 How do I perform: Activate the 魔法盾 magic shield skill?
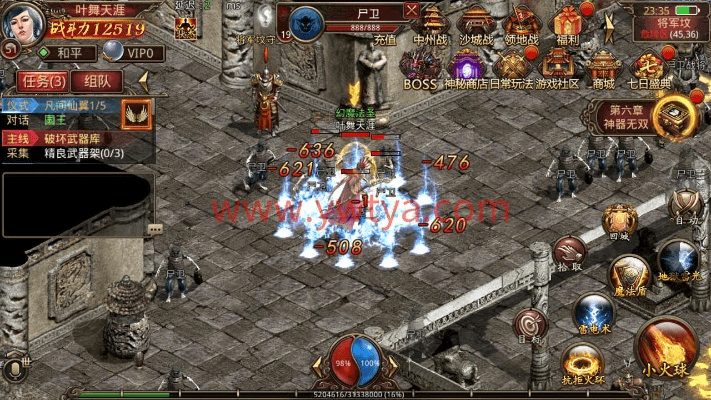pyautogui.click(x=630, y=273)
